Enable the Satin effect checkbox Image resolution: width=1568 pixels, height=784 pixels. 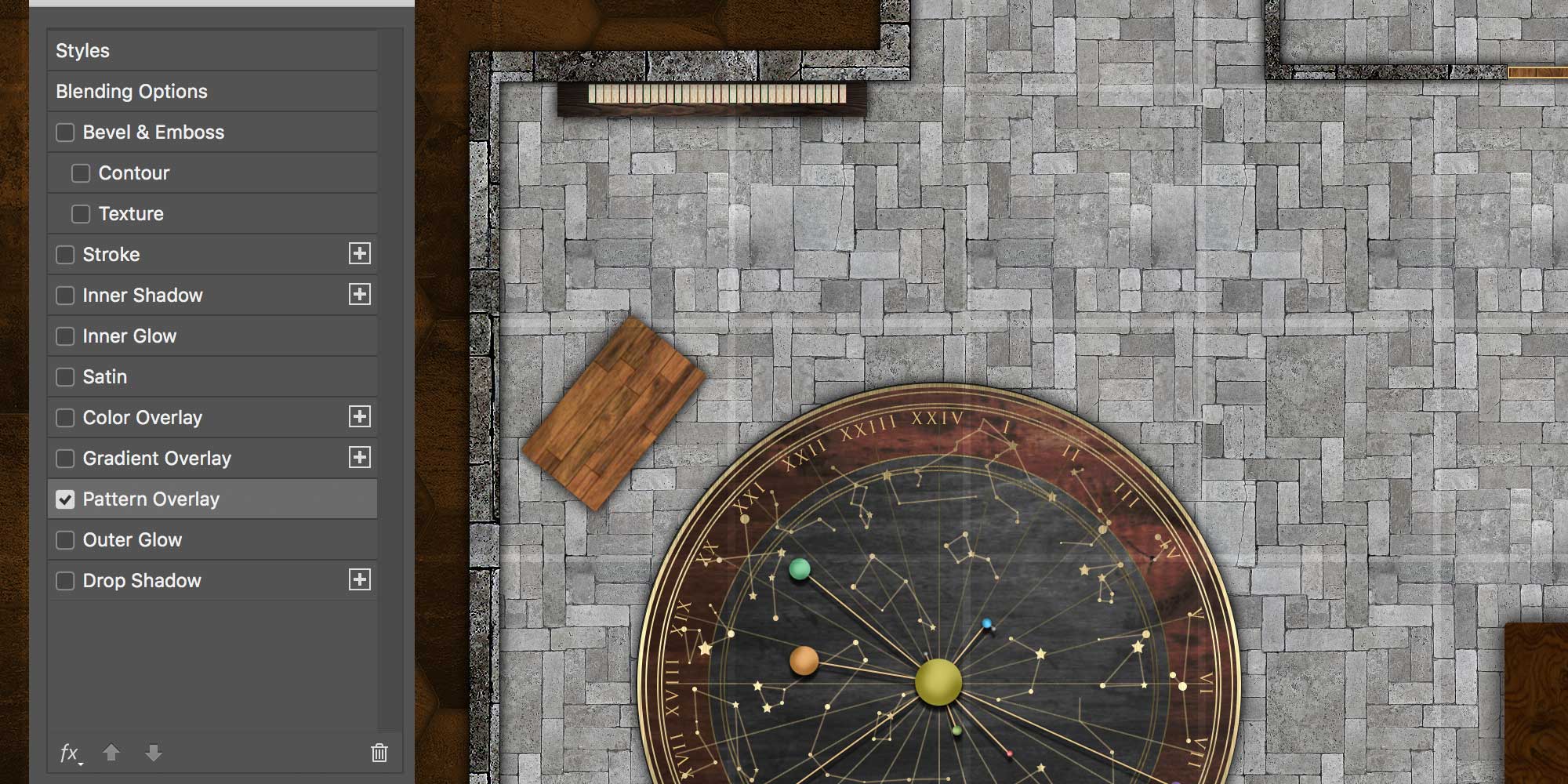[x=65, y=377]
